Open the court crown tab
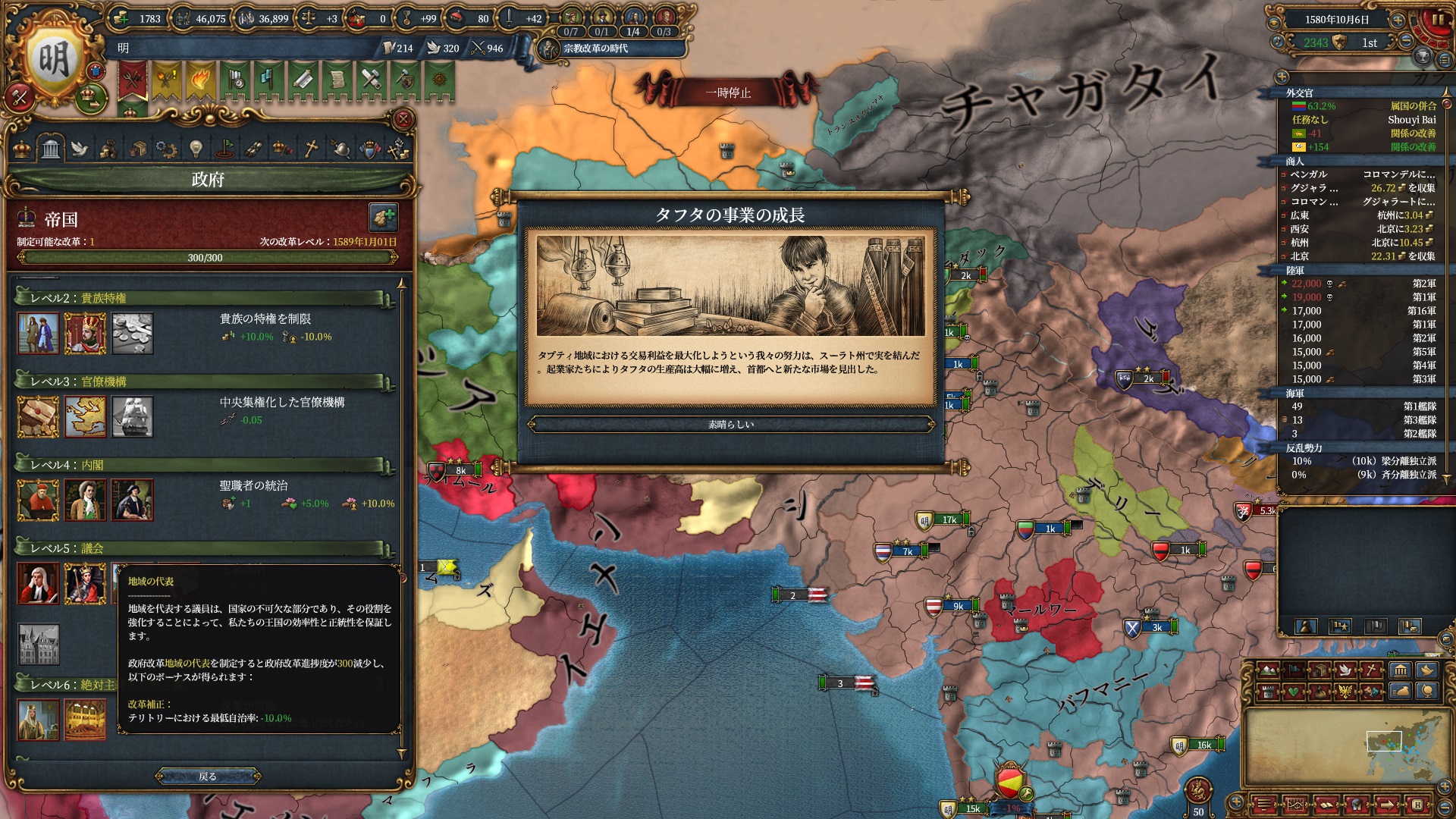This screenshot has width=1456, height=819. 22,149
